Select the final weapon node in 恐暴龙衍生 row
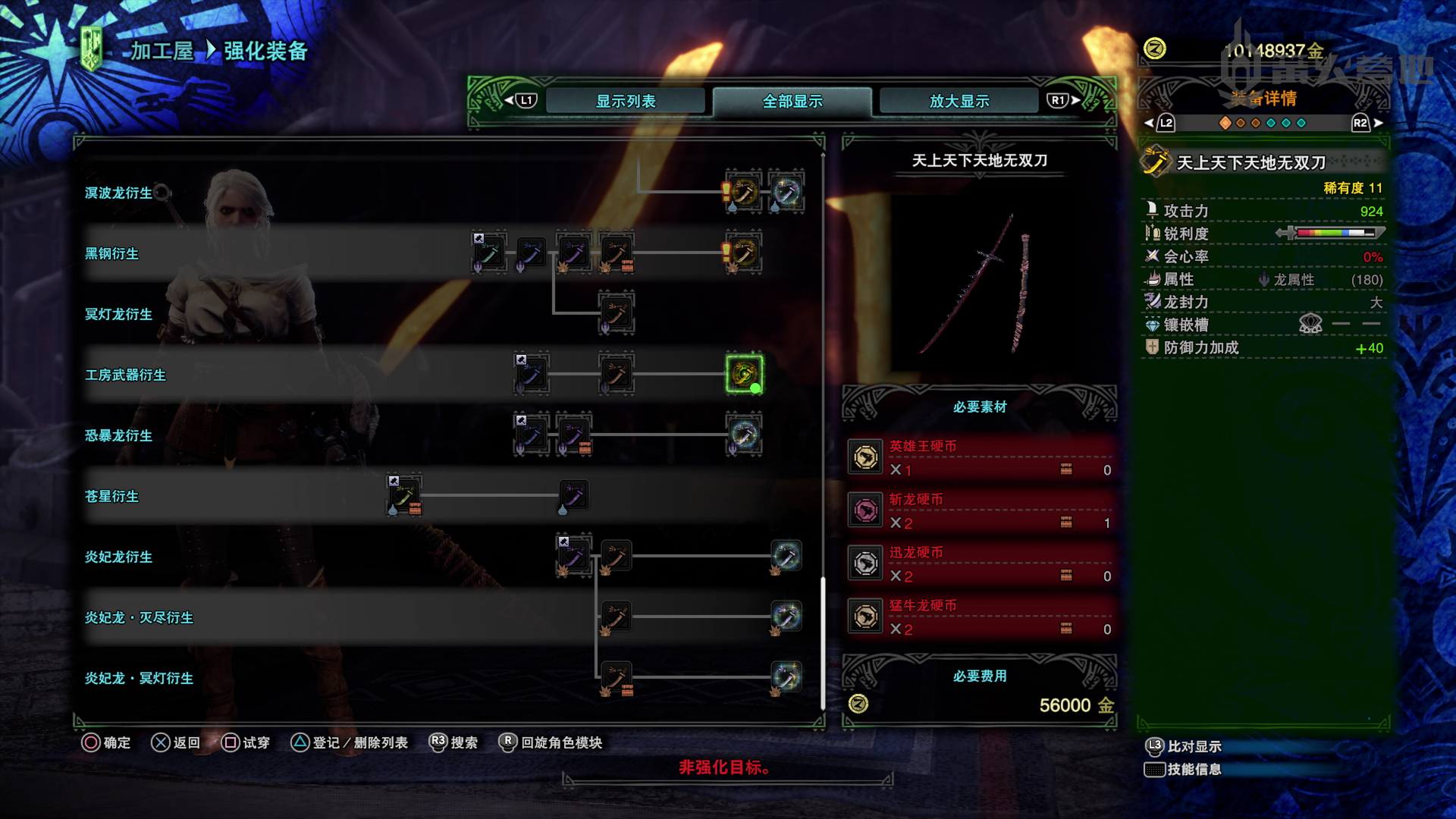1456x819 pixels. tap(744, 434)
